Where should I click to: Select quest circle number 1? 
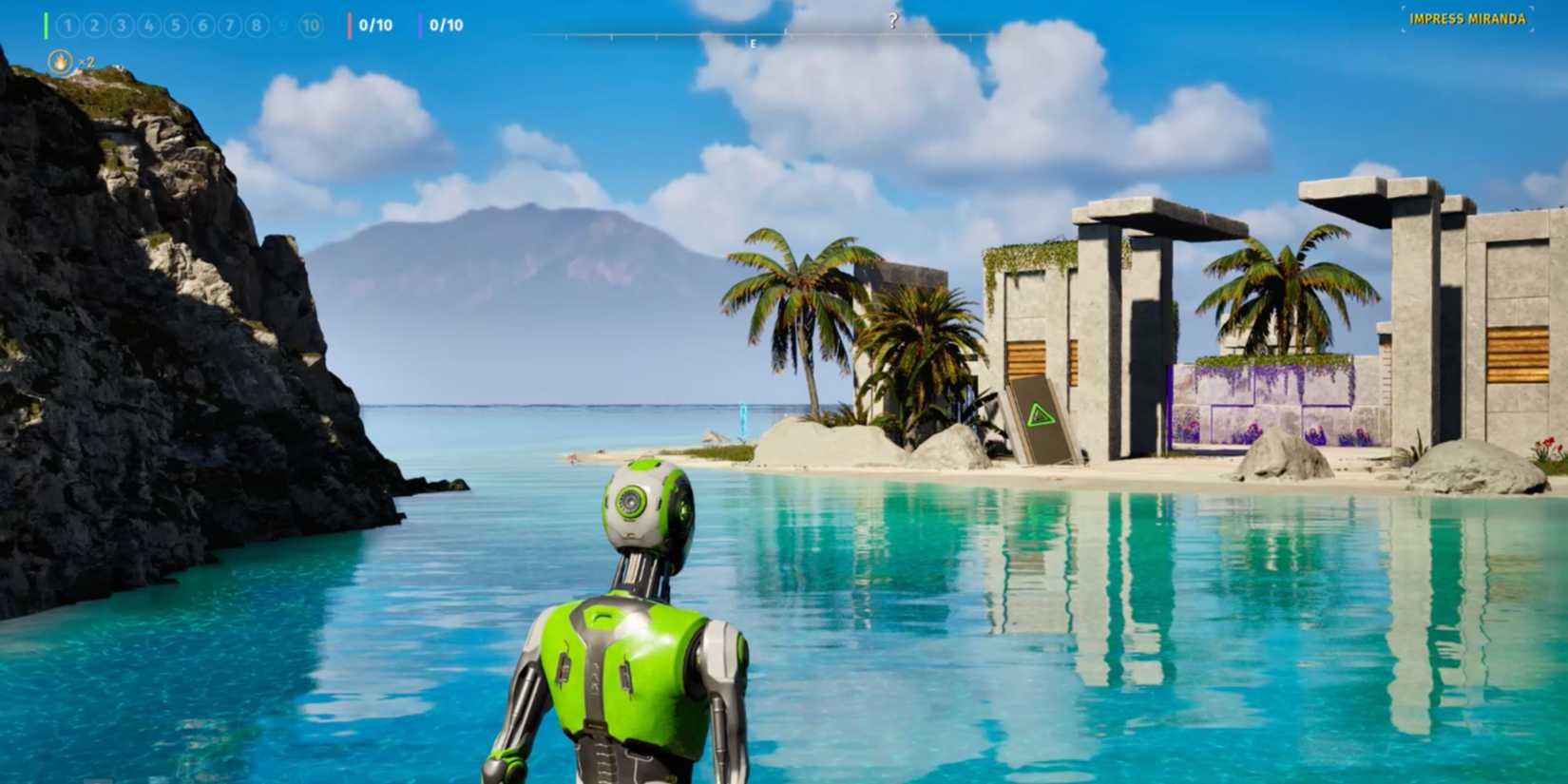(67, 26)
